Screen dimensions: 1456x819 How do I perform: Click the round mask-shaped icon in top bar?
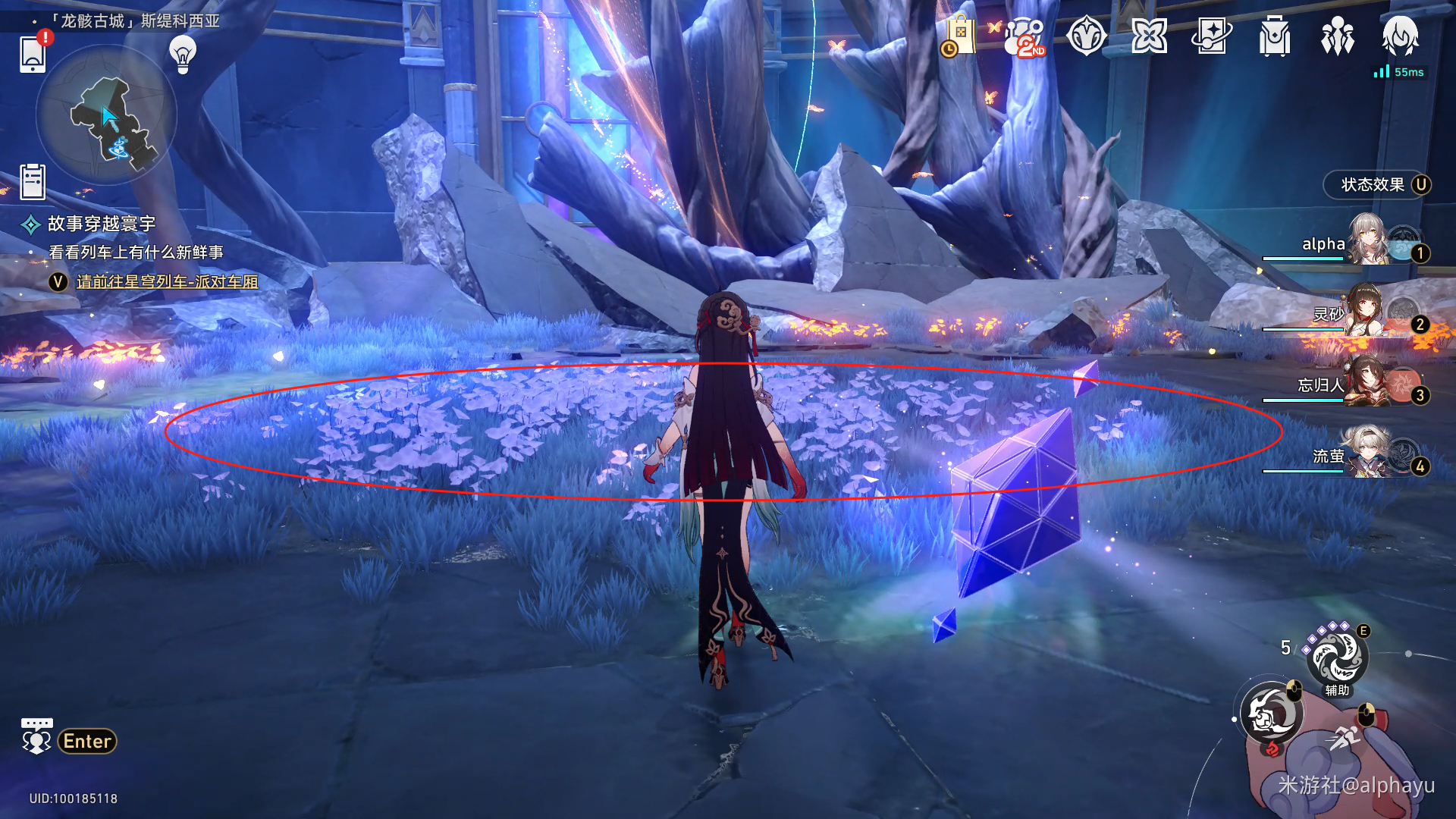coord(1086,36)
